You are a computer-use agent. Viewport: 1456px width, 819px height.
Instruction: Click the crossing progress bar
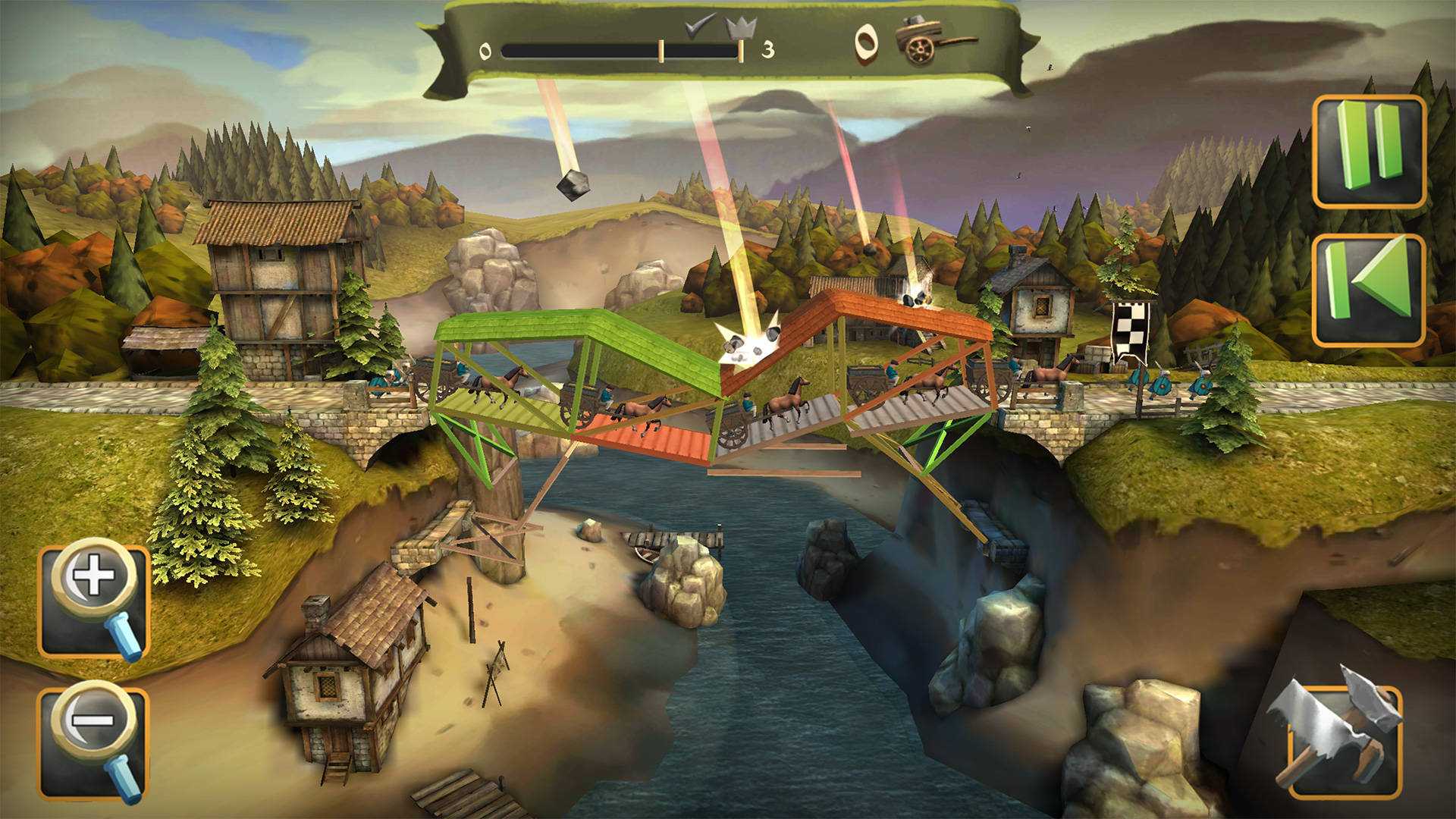[x=607, y=50]
